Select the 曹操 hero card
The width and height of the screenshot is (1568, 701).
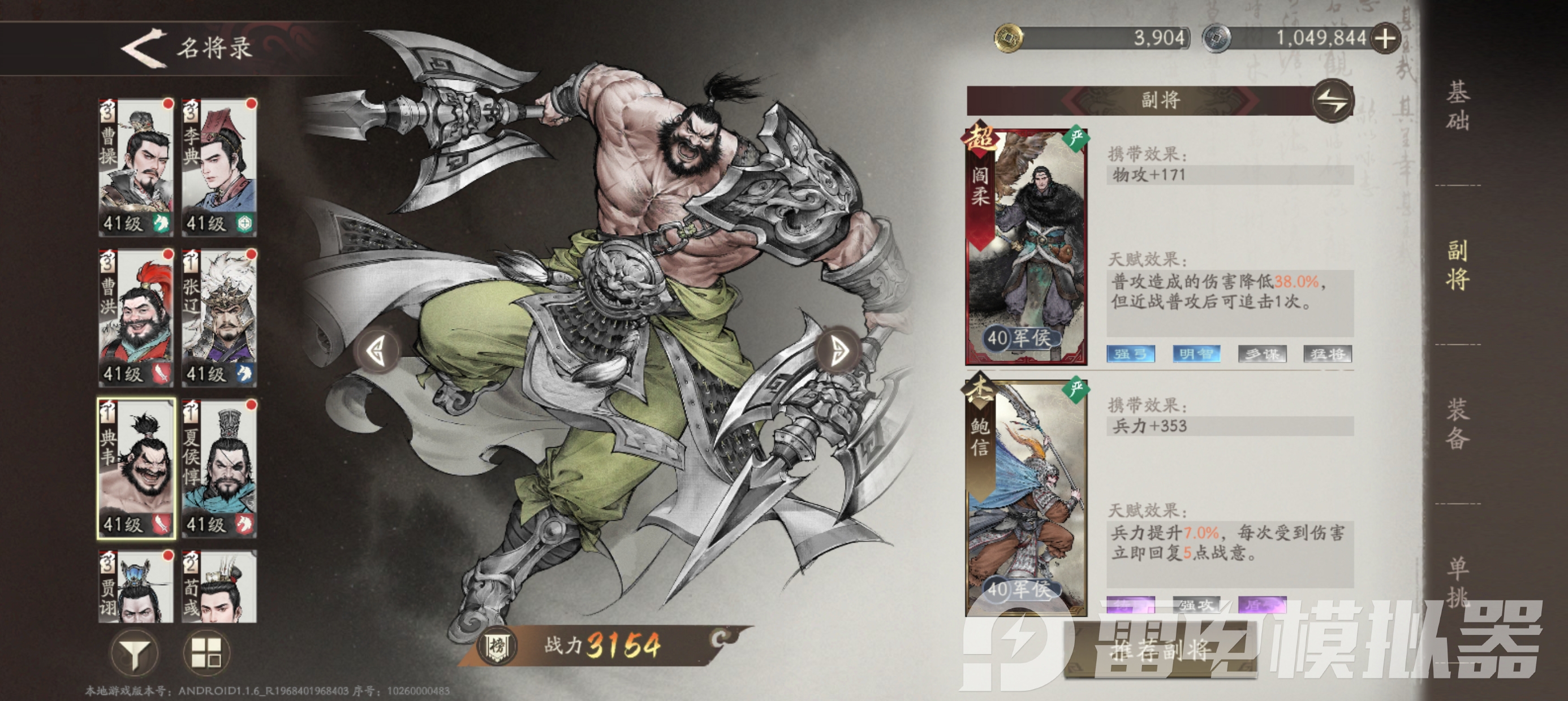(x=136, y=167)
